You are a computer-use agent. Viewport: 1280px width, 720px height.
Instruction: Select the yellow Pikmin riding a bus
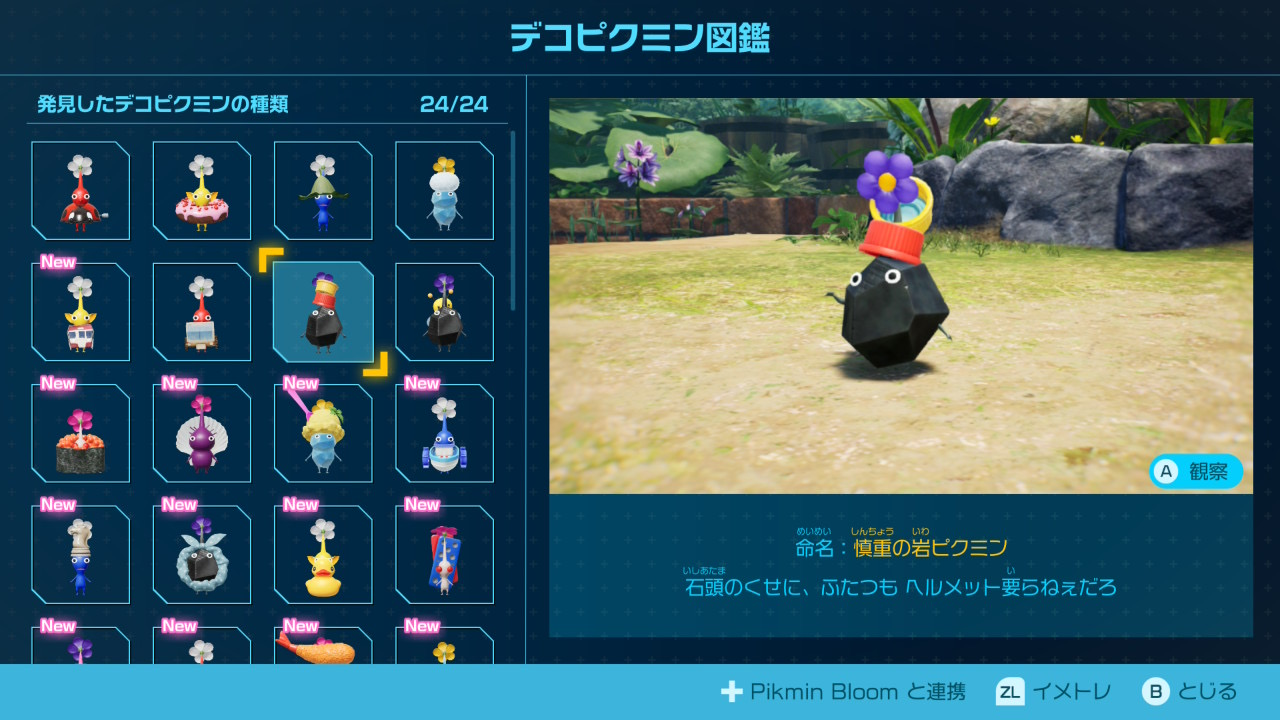click(81, 312)
